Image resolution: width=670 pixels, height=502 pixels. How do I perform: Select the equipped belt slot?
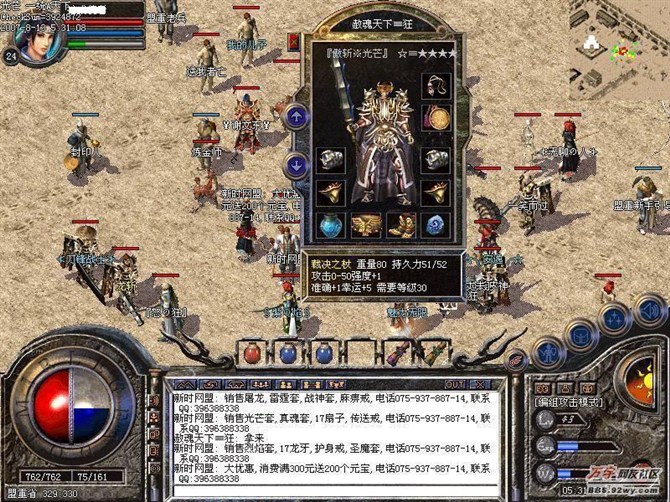(365, 225)
